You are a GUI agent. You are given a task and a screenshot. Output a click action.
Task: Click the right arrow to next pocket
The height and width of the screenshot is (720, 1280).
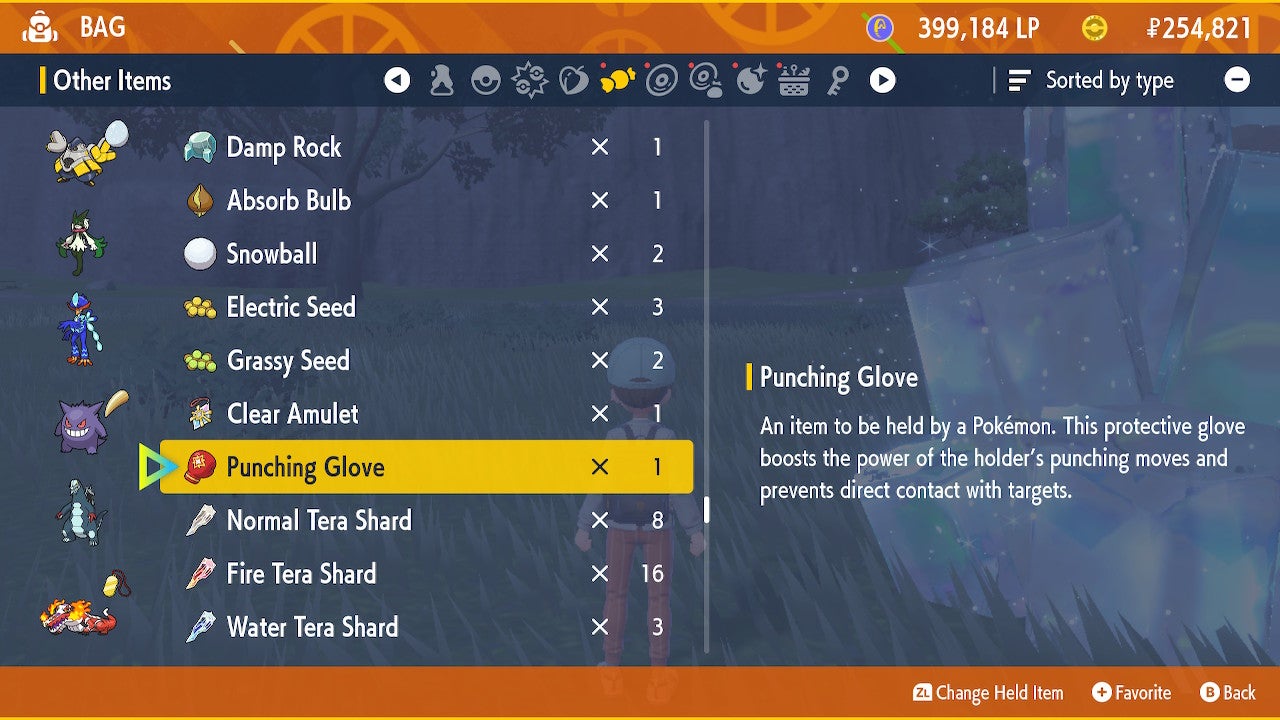[883, 80]
